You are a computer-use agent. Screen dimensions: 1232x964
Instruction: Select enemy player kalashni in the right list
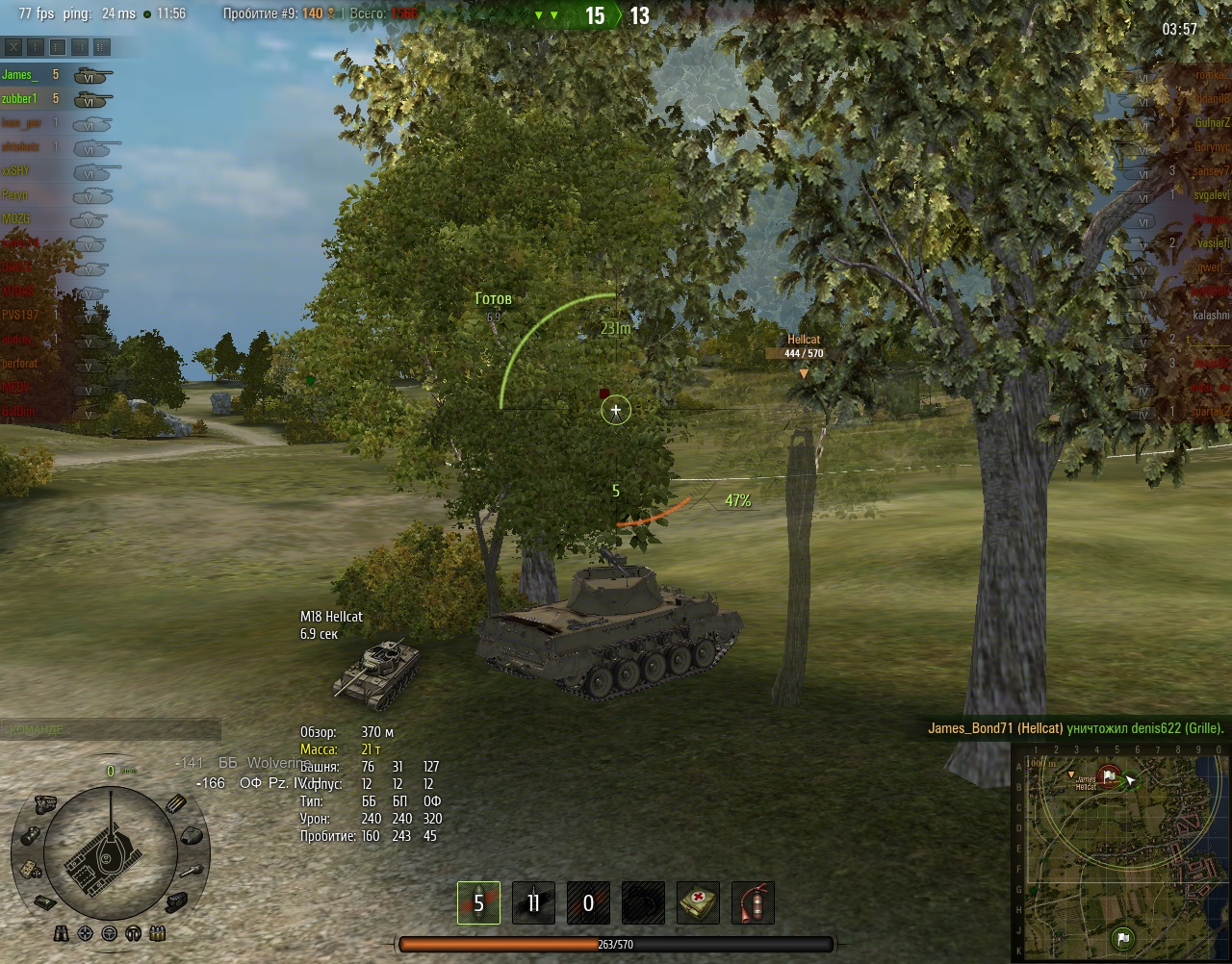point(1211,315)
